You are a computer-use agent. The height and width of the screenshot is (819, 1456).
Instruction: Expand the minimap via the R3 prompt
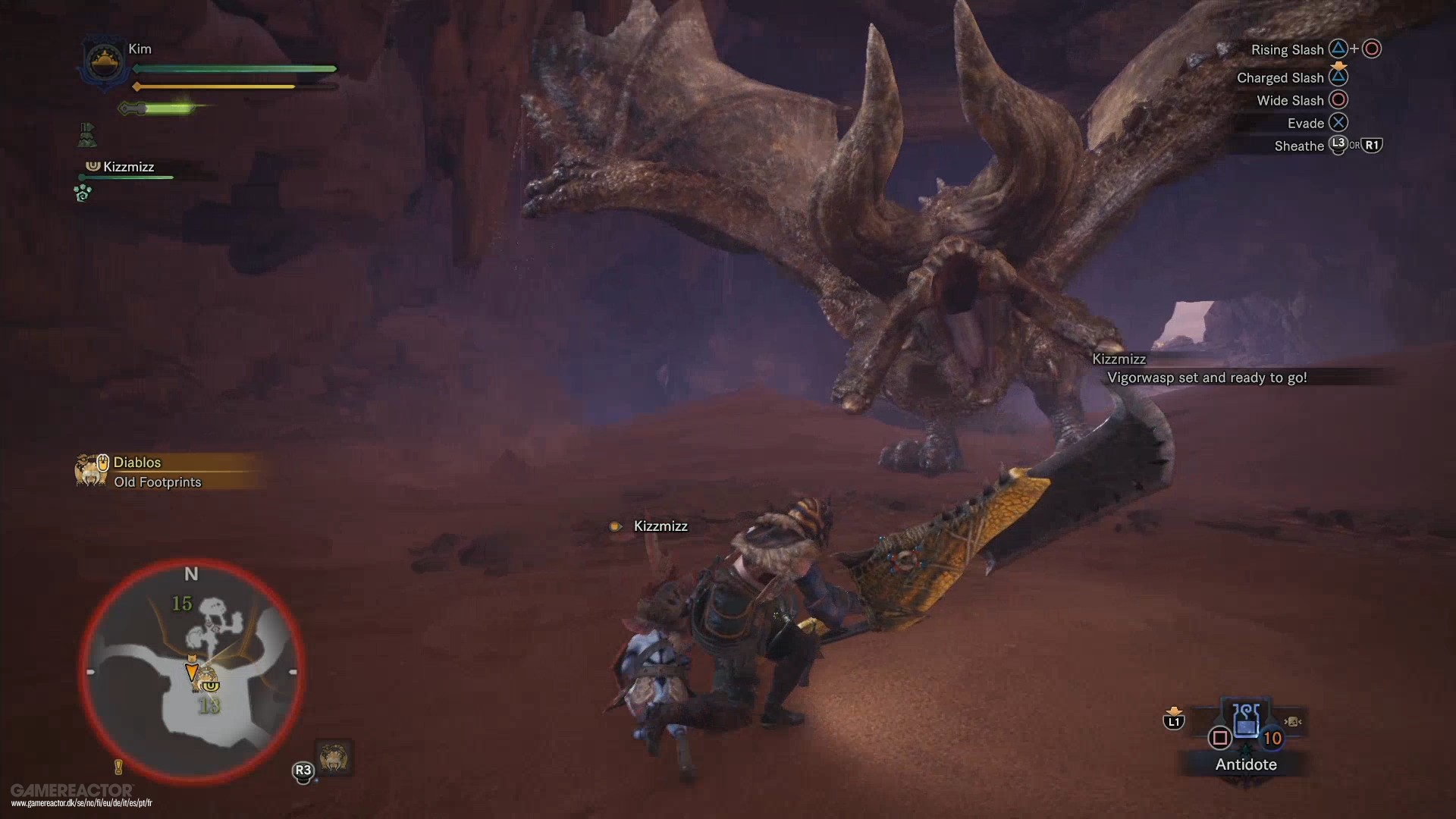(303, 769)
